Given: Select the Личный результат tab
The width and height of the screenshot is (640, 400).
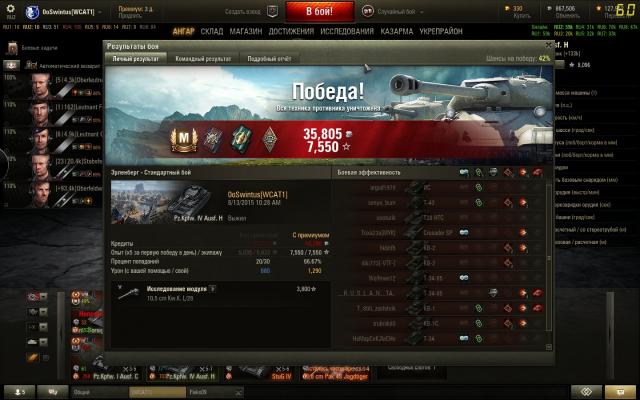Looking at the screenshot, I should tap(136, 59).
